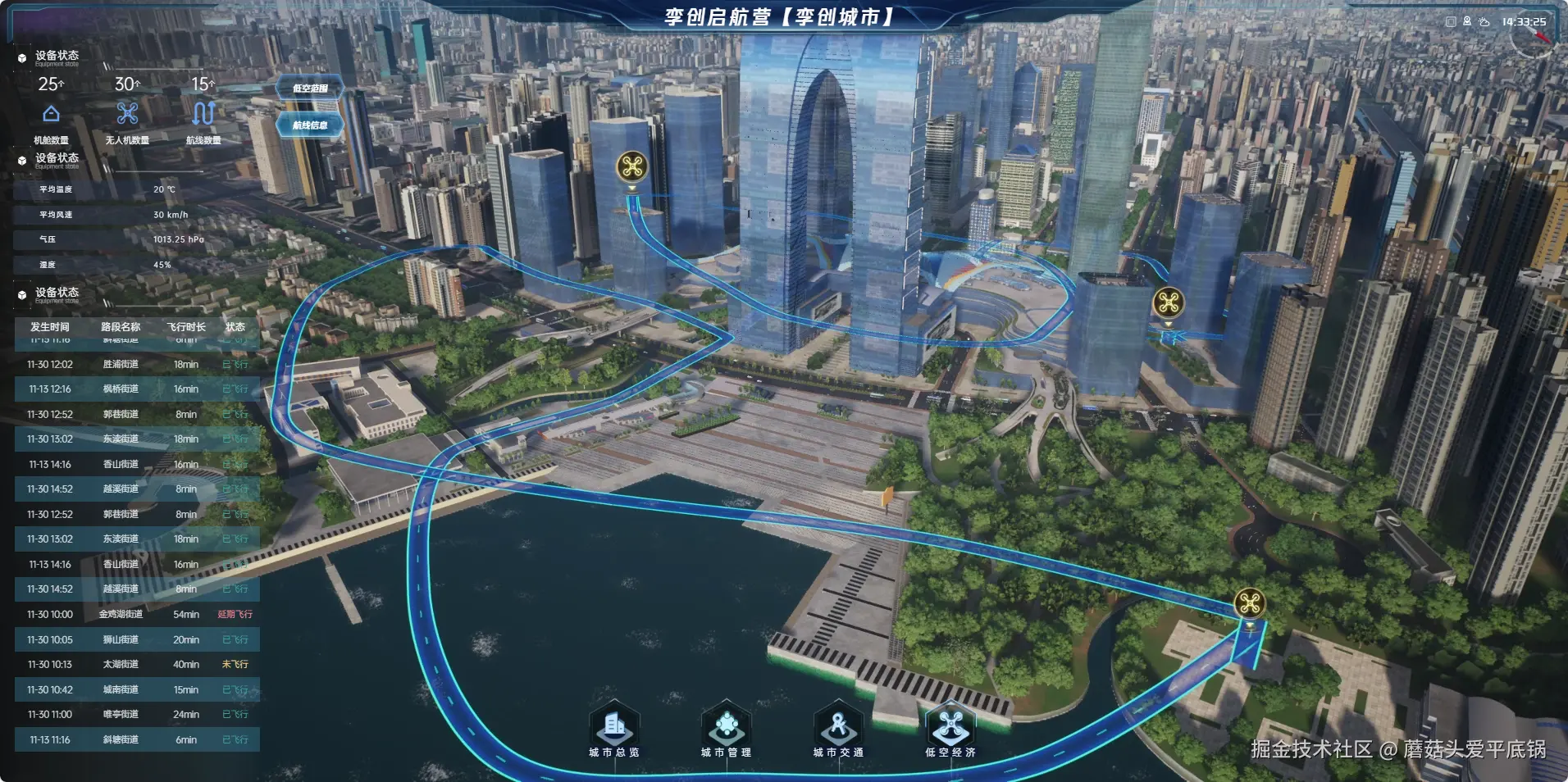
Task: Show the 航线信息 route info
Action: [x=310, y=125]
